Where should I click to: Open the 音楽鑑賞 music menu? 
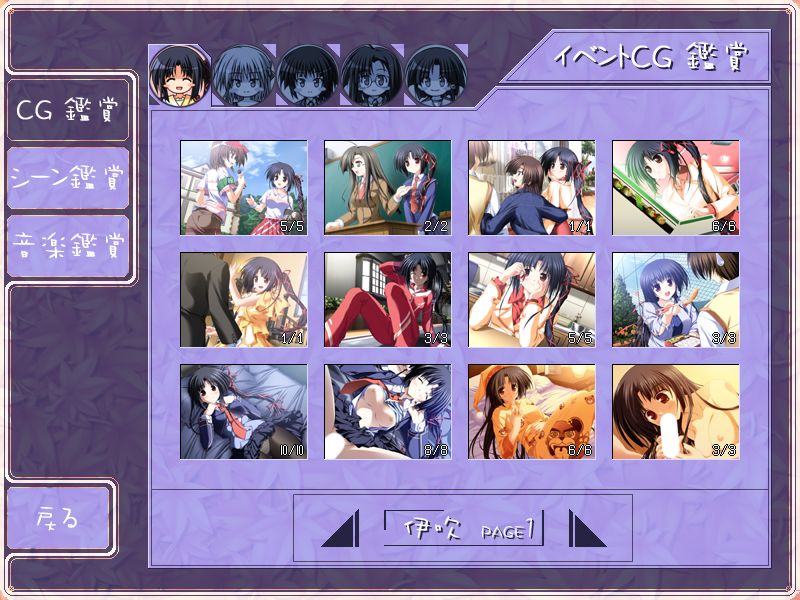[67, 245]
